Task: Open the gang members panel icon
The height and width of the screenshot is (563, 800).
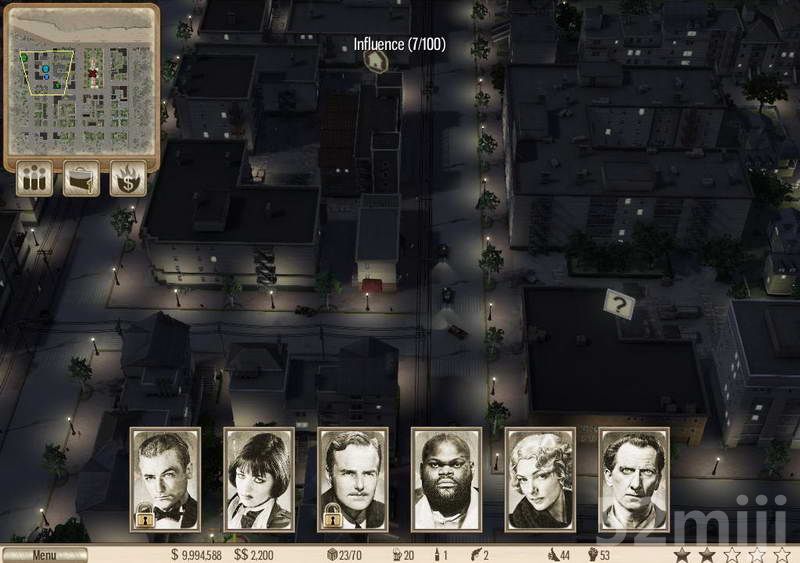Action: pyautogui.click(x=36, y=179)
